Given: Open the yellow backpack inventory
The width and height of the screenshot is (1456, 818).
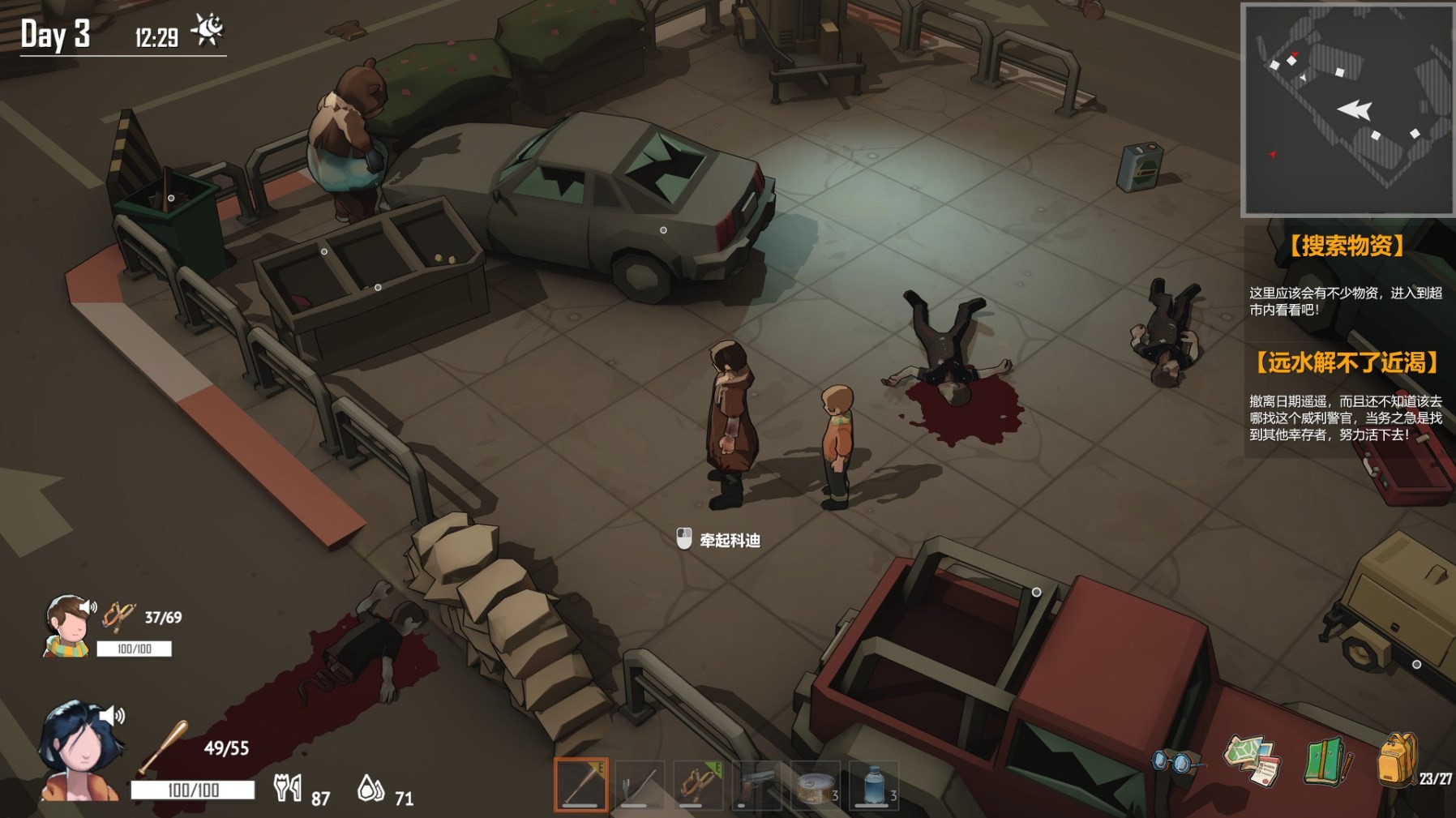Looking at the screenshot, I should tap(1398, 760).
